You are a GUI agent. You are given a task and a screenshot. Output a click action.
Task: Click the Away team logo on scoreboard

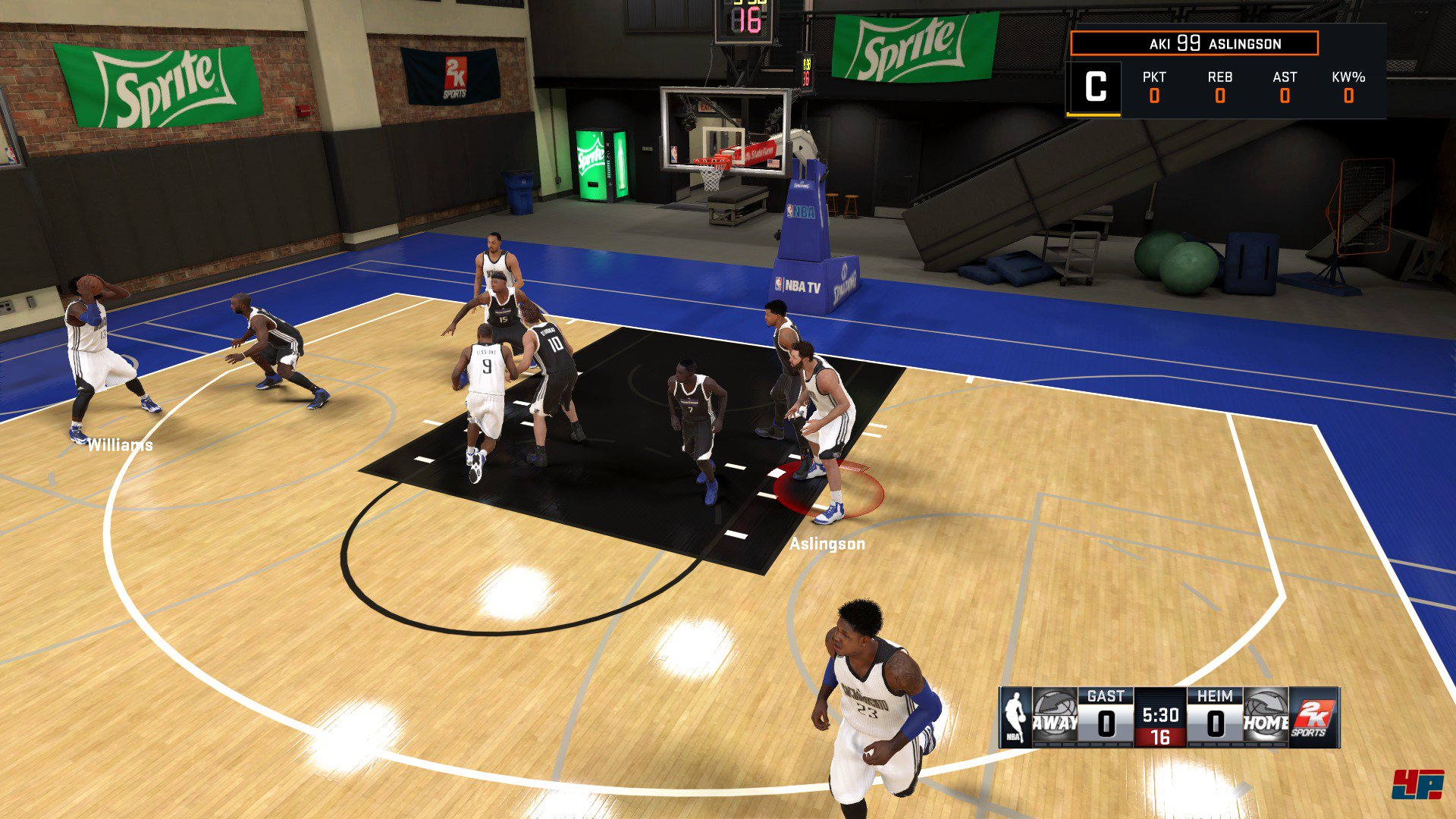tap(1054, 717)
